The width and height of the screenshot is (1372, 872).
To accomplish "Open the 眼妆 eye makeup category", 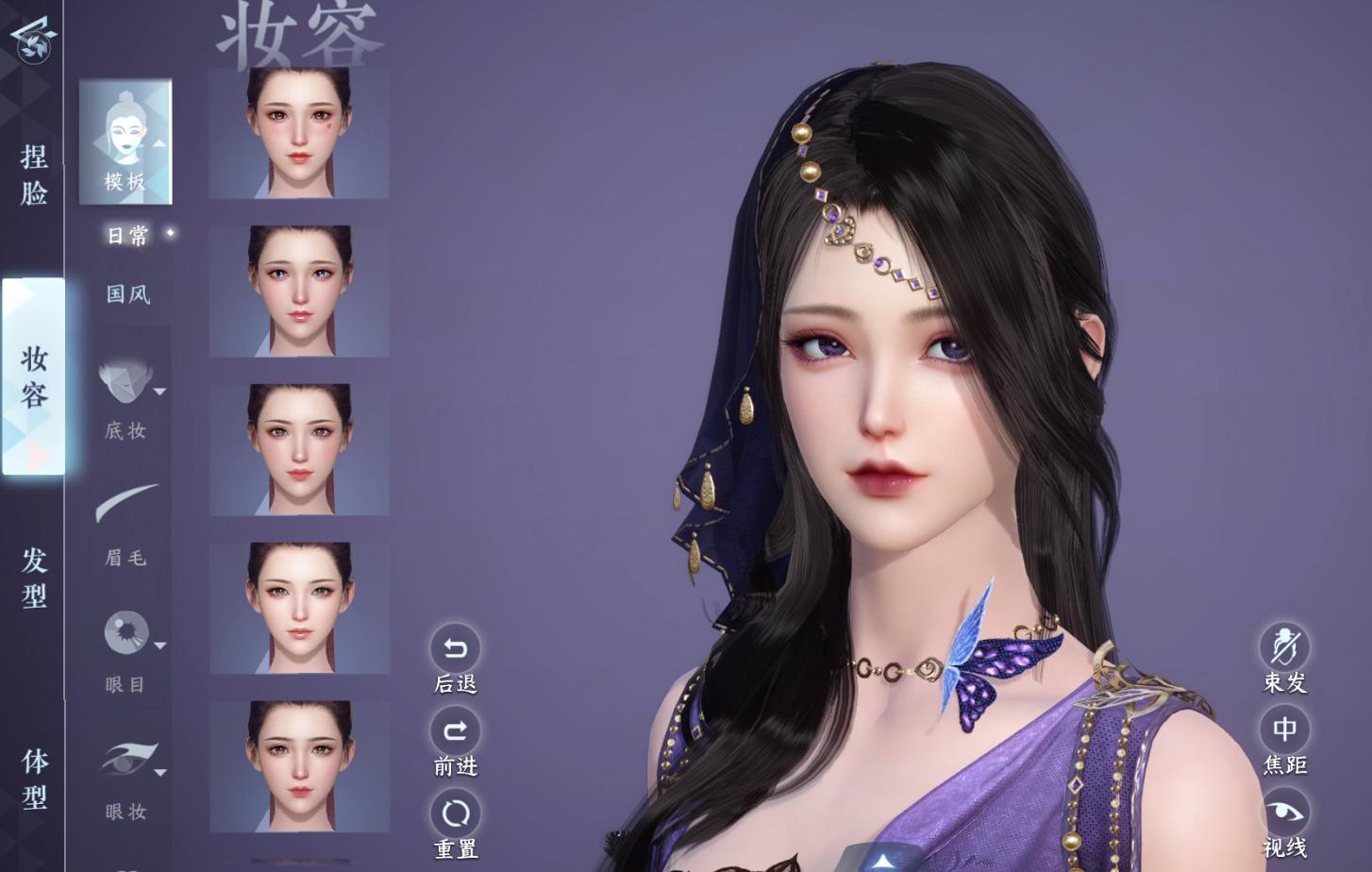I will (126, 779).
